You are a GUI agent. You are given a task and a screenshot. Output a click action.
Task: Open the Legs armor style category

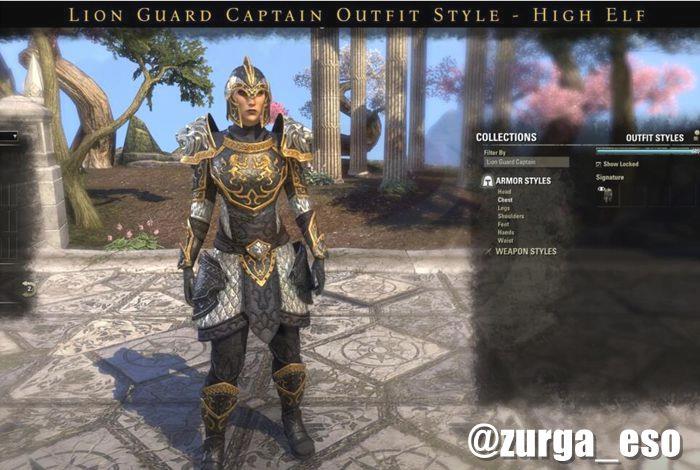(505, 208)
